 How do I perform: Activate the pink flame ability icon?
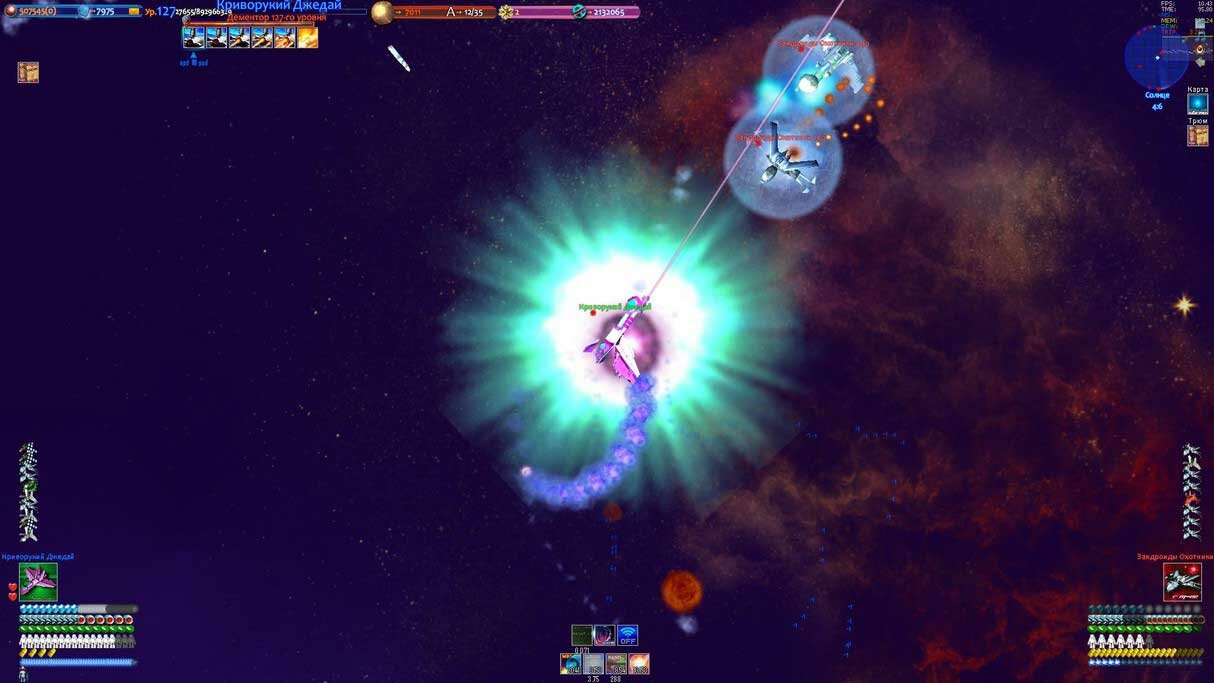[x=604, y=635]
